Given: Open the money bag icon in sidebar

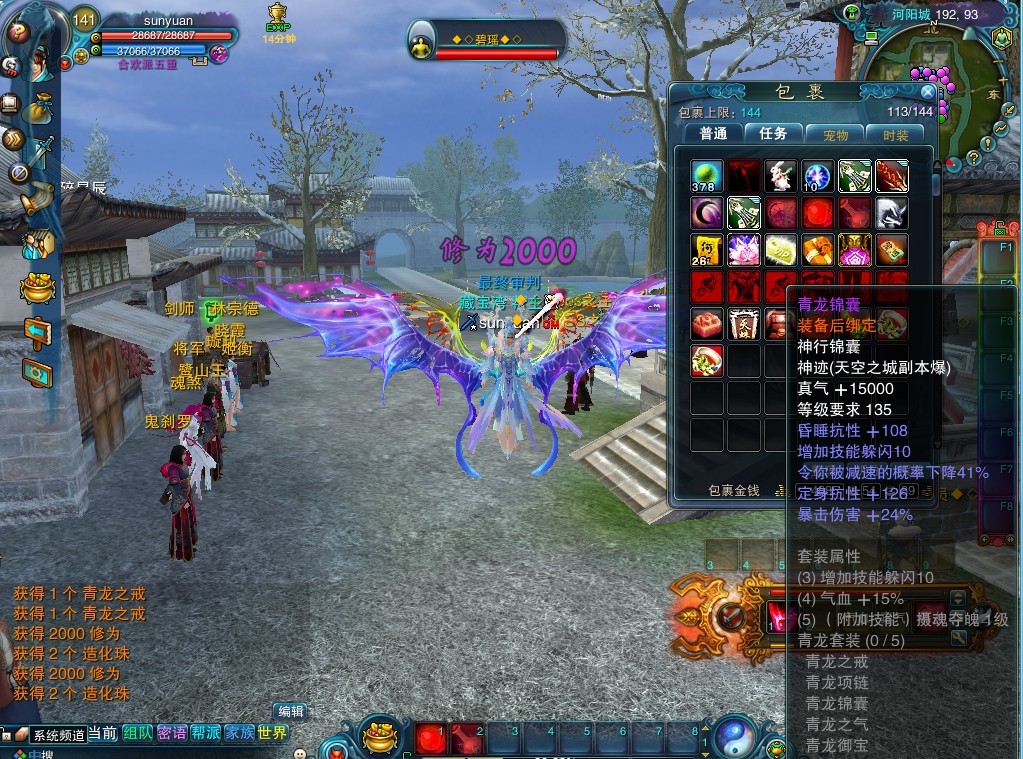Looking at the screenshot, I should coord(40,106).
